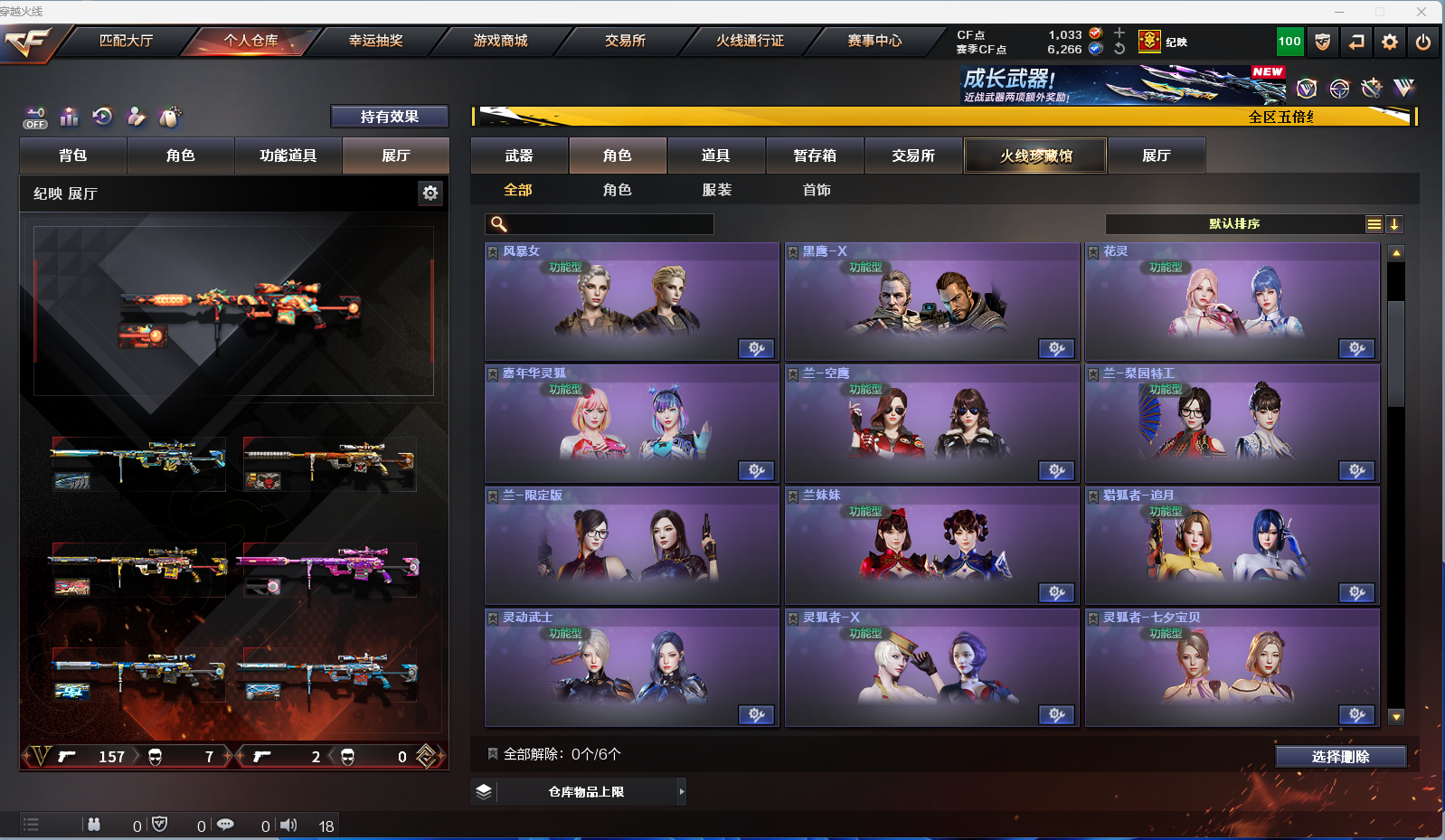Filter by 服装 clothing category
1445x840 pixels.
[x=717, y=190]
